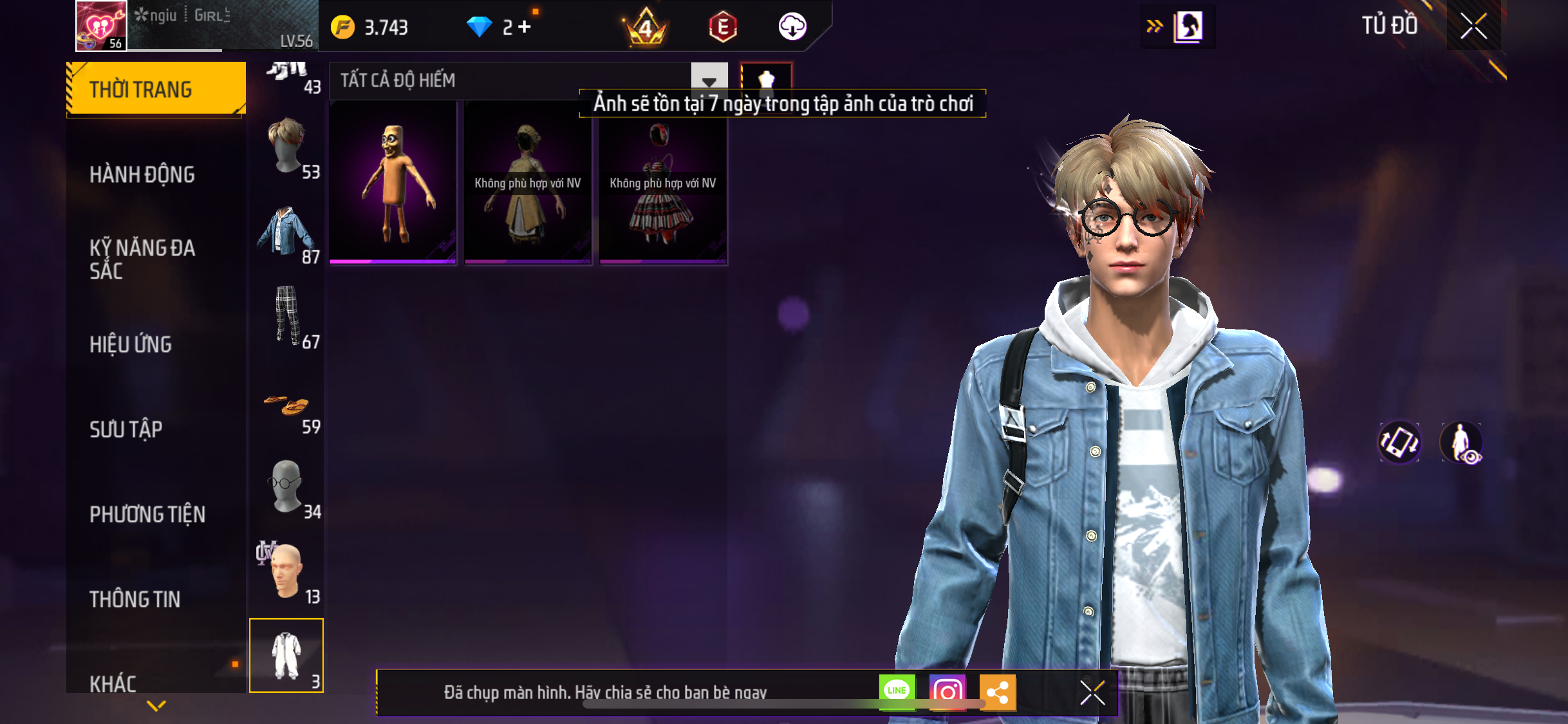This screenshot has width=1568, height=724.
Task: Switch to the Hành Động tab
Action: click(142, 174)
